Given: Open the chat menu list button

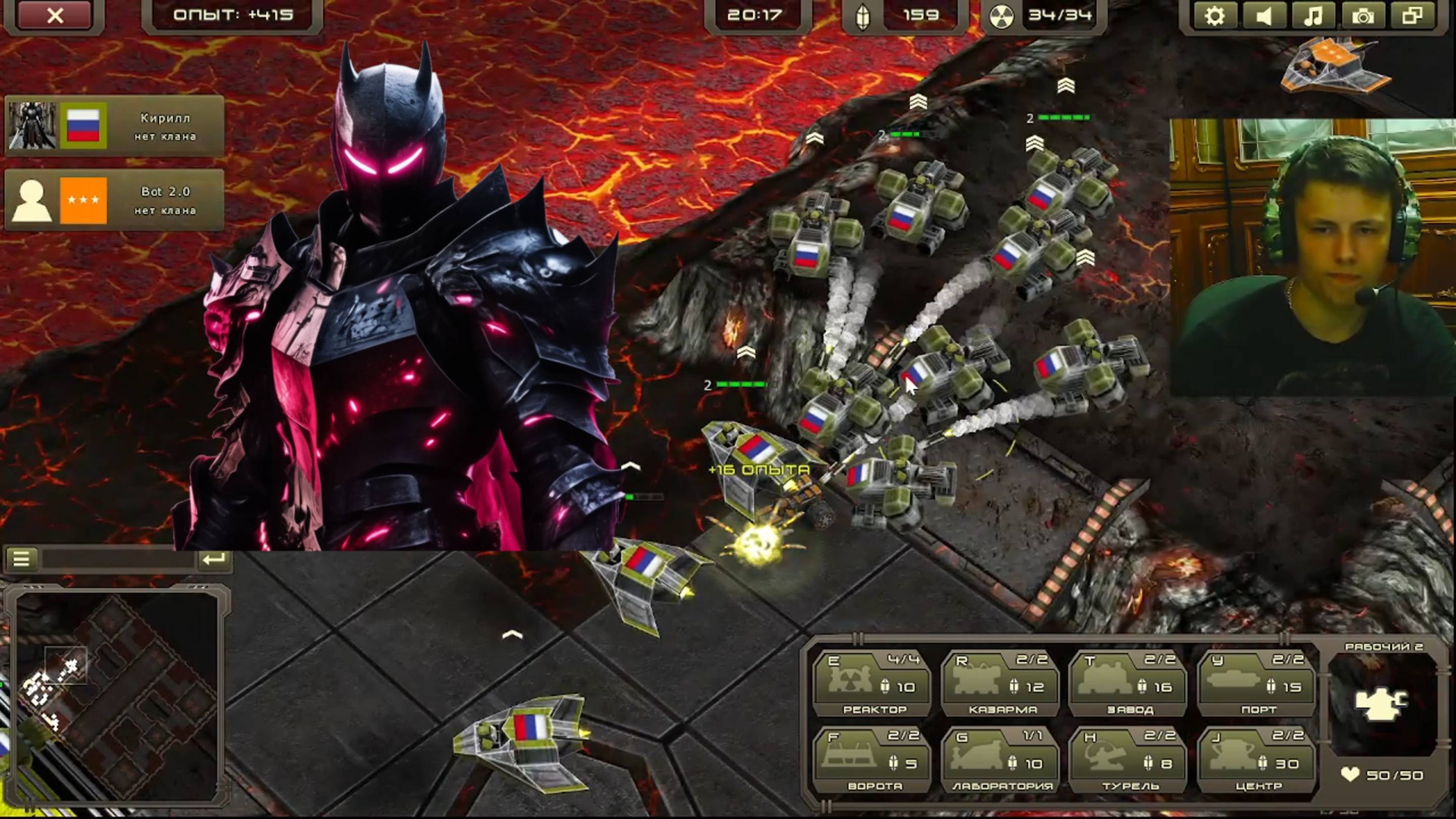Looking at the screenshot, I should pyautogui.click(x=21, y=559).
